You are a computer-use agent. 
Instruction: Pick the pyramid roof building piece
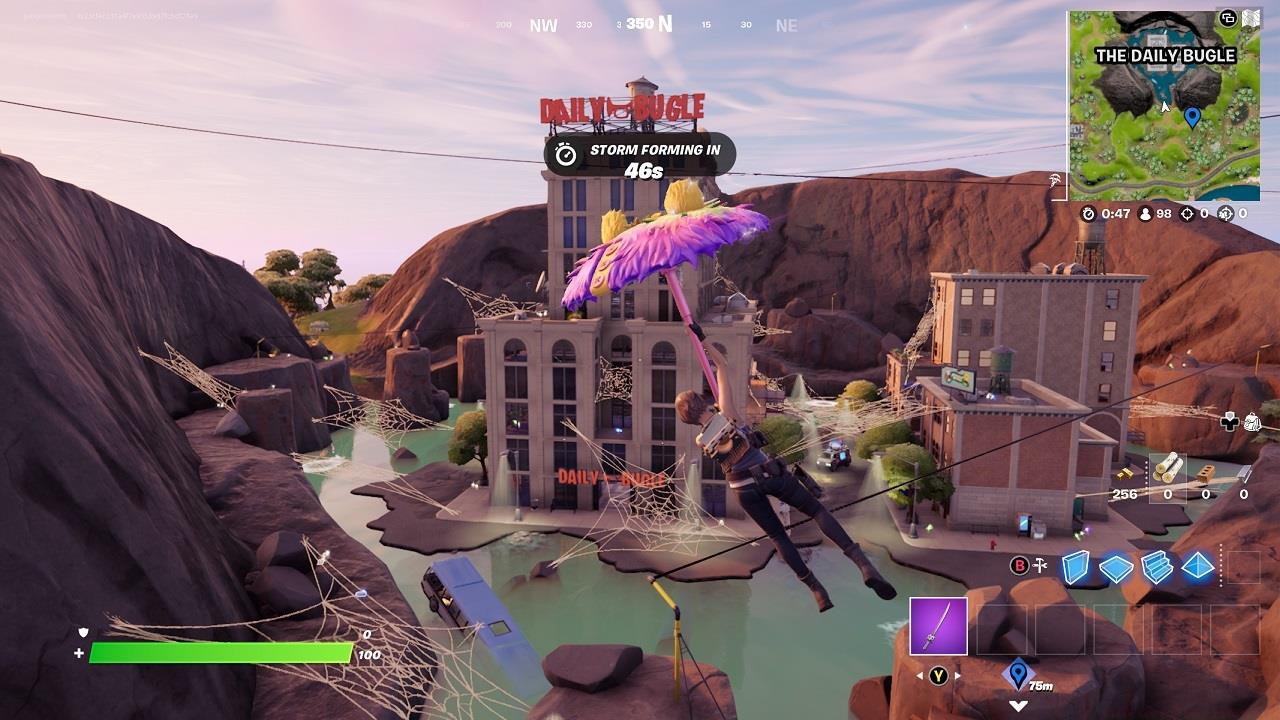pyautogui.click(x=1197, y=567)
